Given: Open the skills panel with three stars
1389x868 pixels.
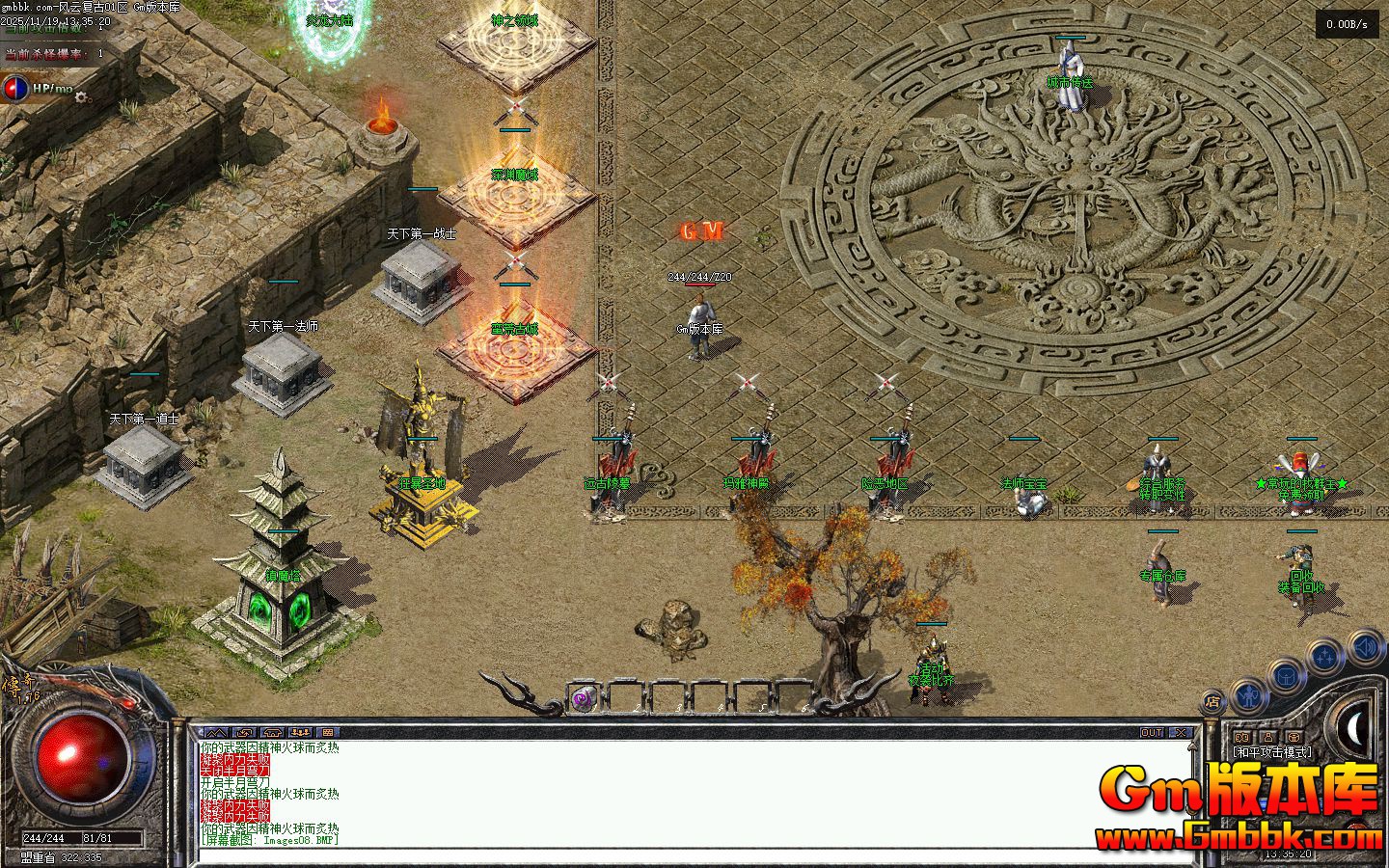Looking at the screenshot, I should [x=1326, y=658].
